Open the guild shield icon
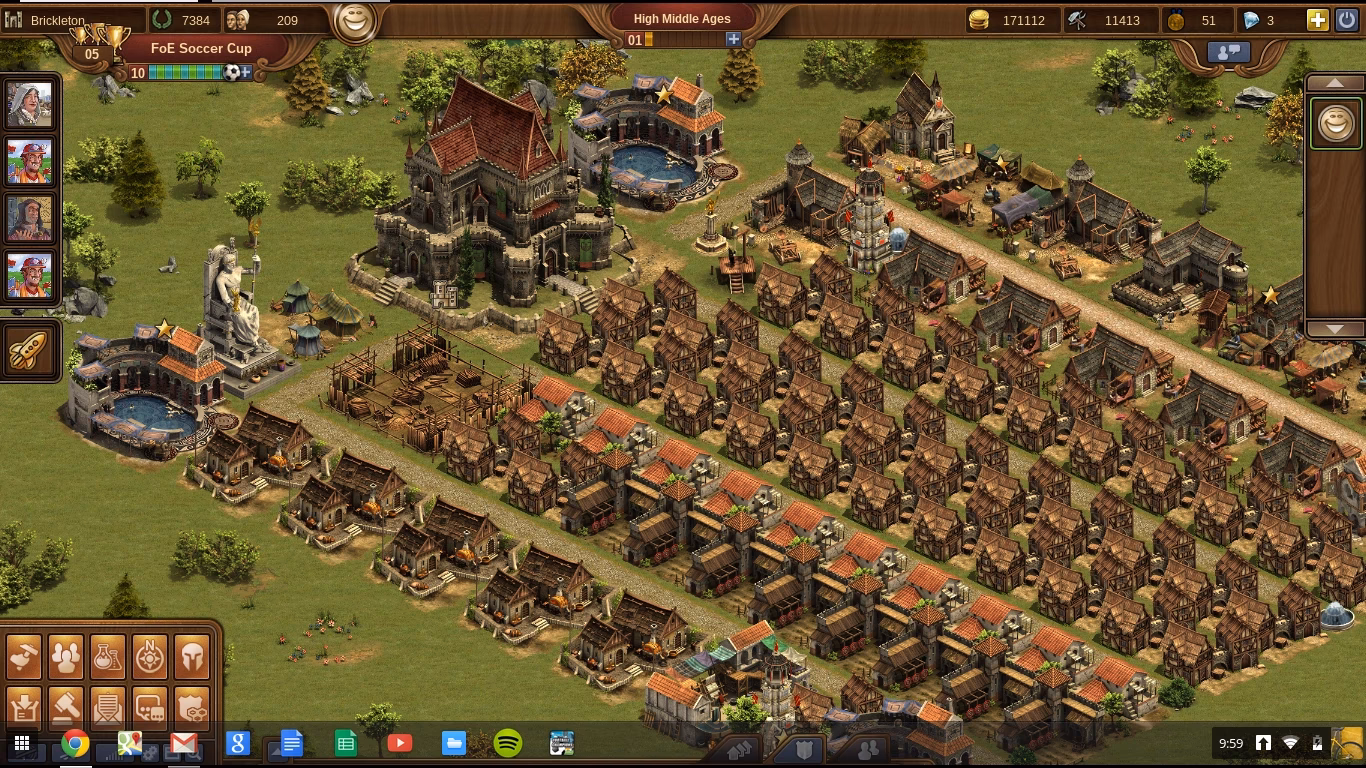 [191, 706]
